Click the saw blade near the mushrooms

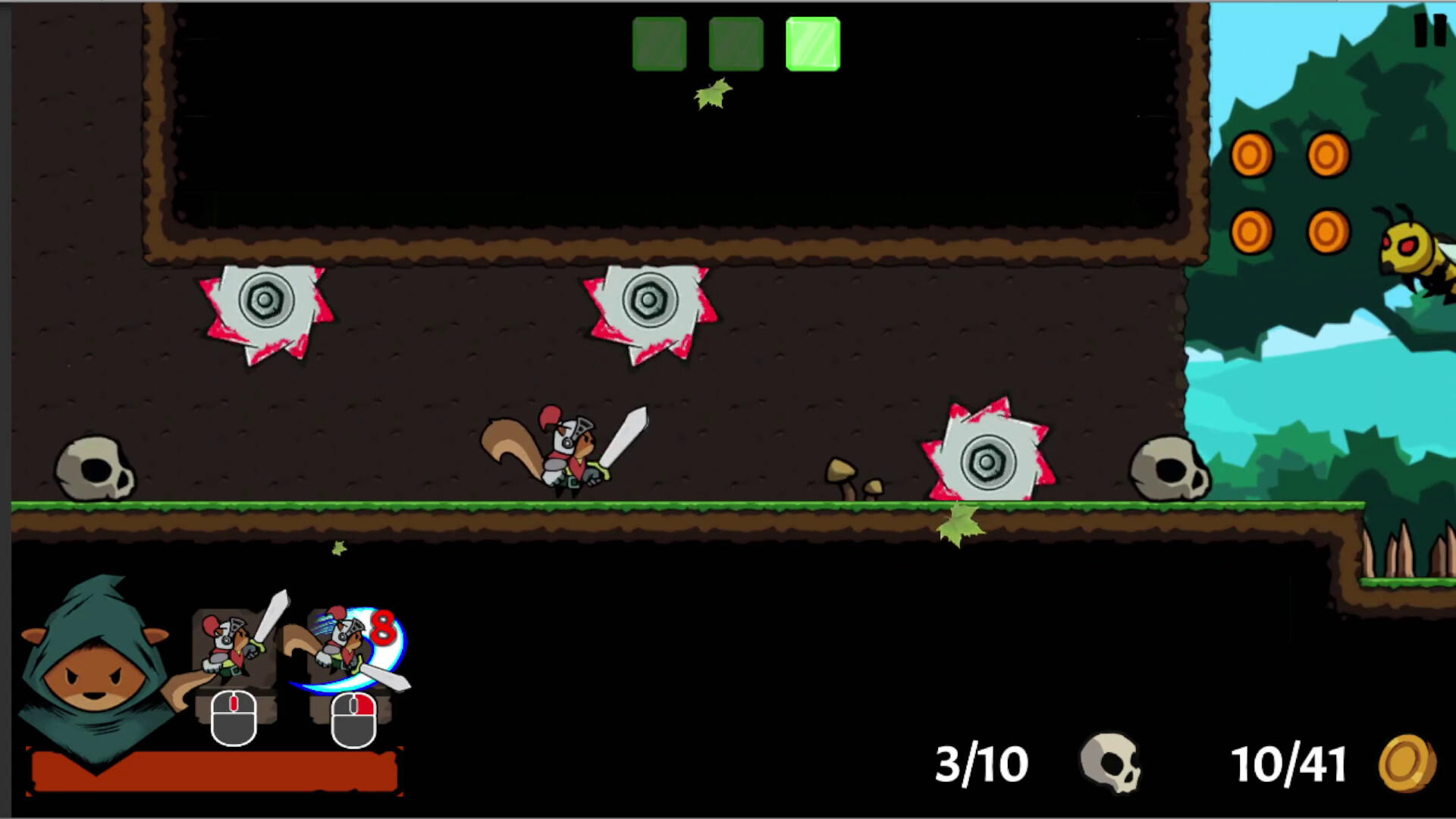987,459
